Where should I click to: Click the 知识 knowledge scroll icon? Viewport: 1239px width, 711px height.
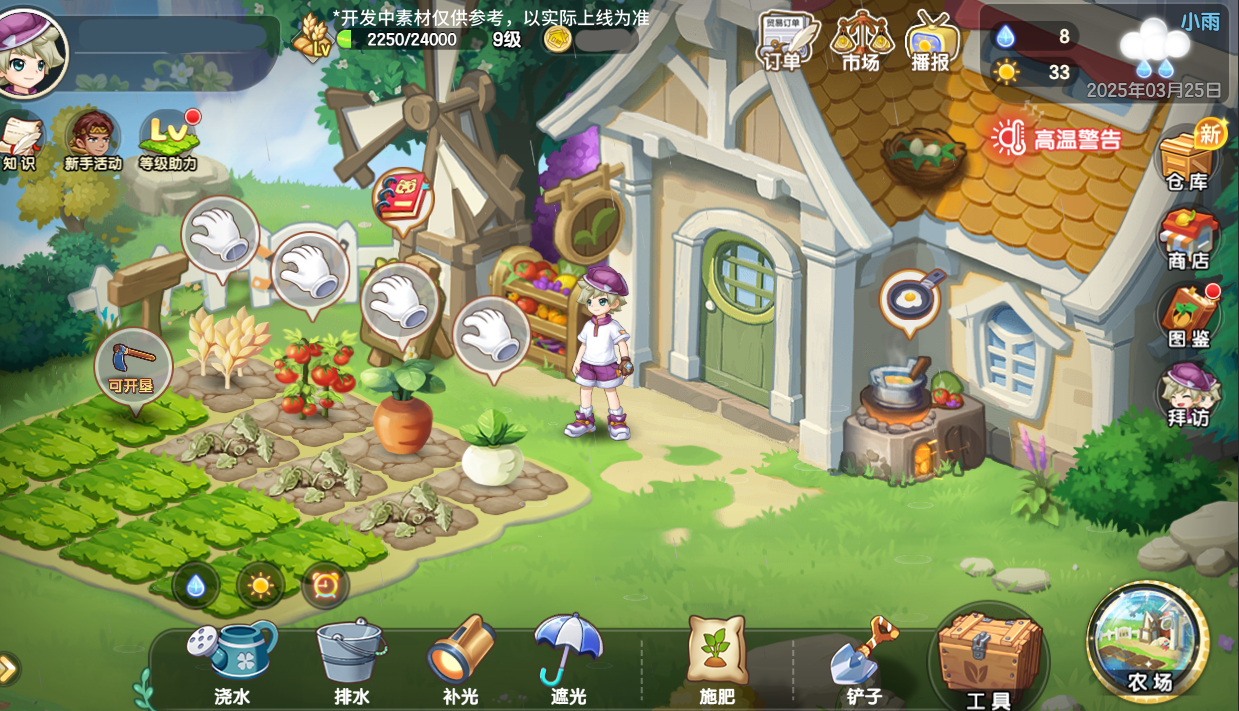point(20,140)
